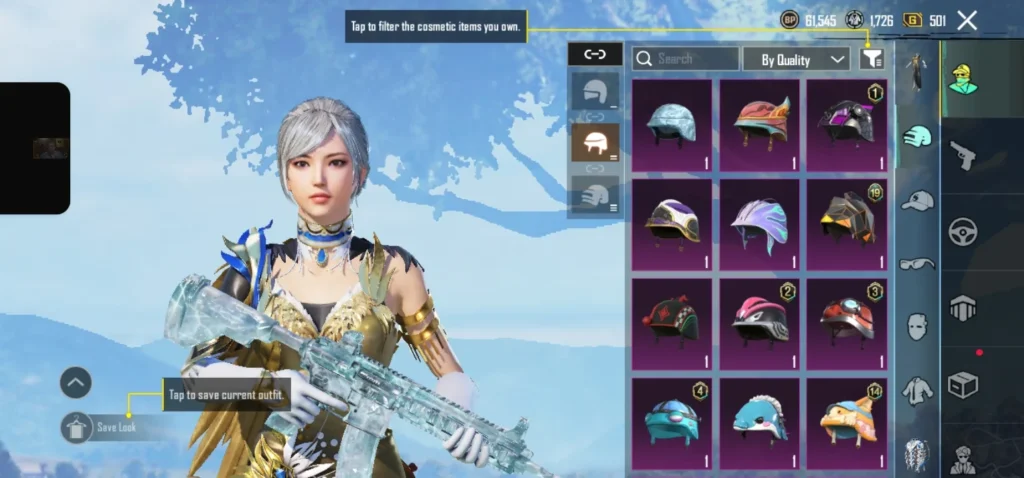Pick the pink striped helmet numbered 2
The height and width of the screenshot is (478, 1024).
[x=760, y=322]
